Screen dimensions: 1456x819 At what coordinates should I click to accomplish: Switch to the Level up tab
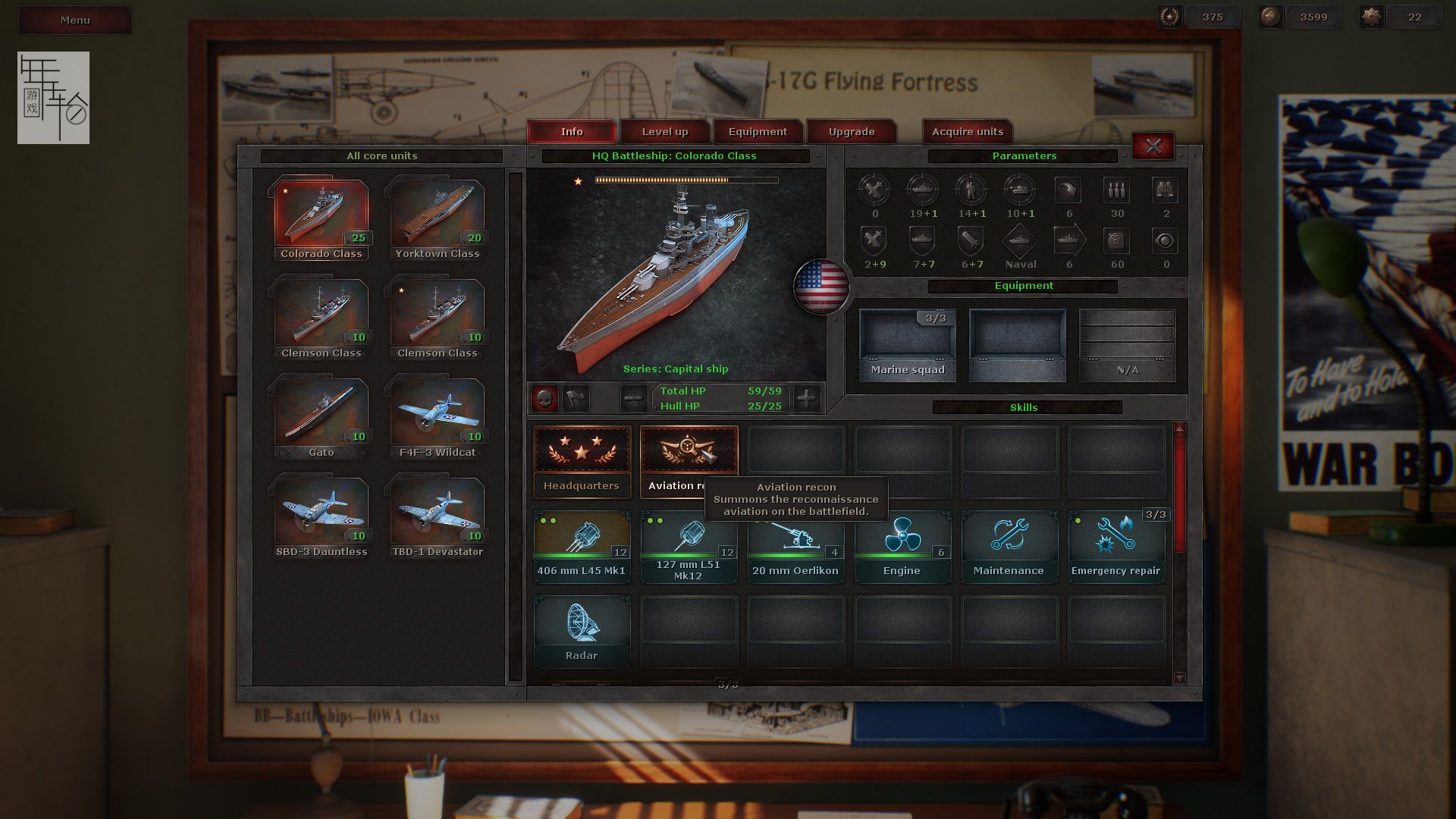[665, 132]
